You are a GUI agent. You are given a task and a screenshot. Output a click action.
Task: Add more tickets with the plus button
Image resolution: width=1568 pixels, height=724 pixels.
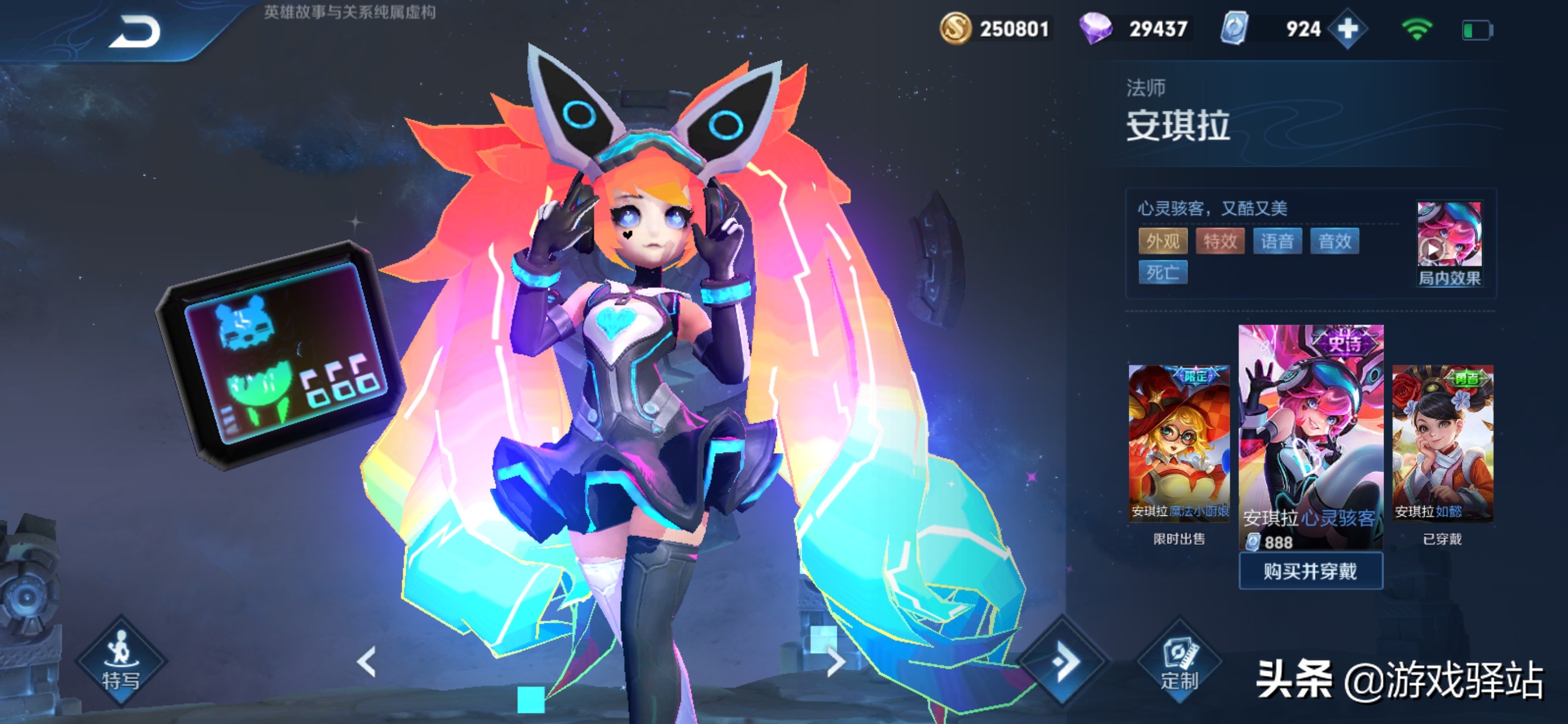[1347, 29]
